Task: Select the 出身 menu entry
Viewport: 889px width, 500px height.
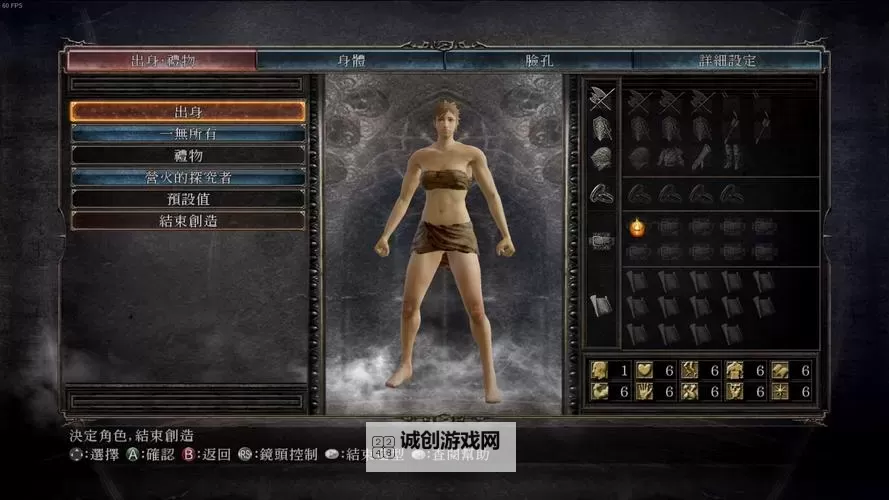Action: 188,112
